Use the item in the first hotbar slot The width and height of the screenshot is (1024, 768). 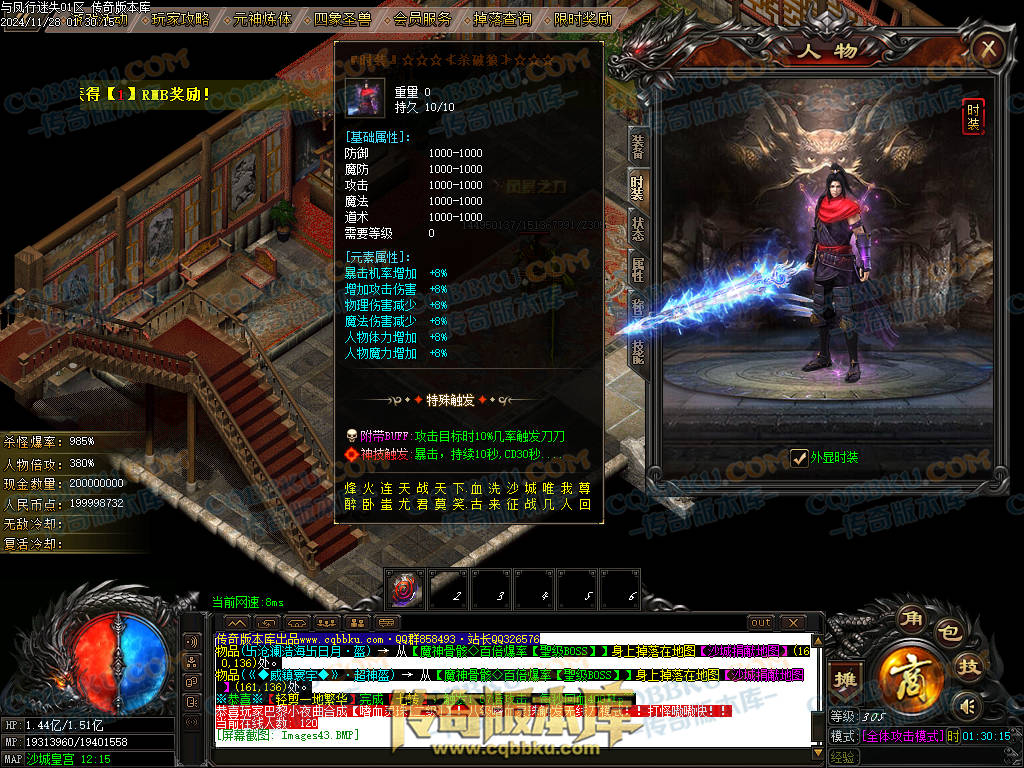(x=406, y=590)
